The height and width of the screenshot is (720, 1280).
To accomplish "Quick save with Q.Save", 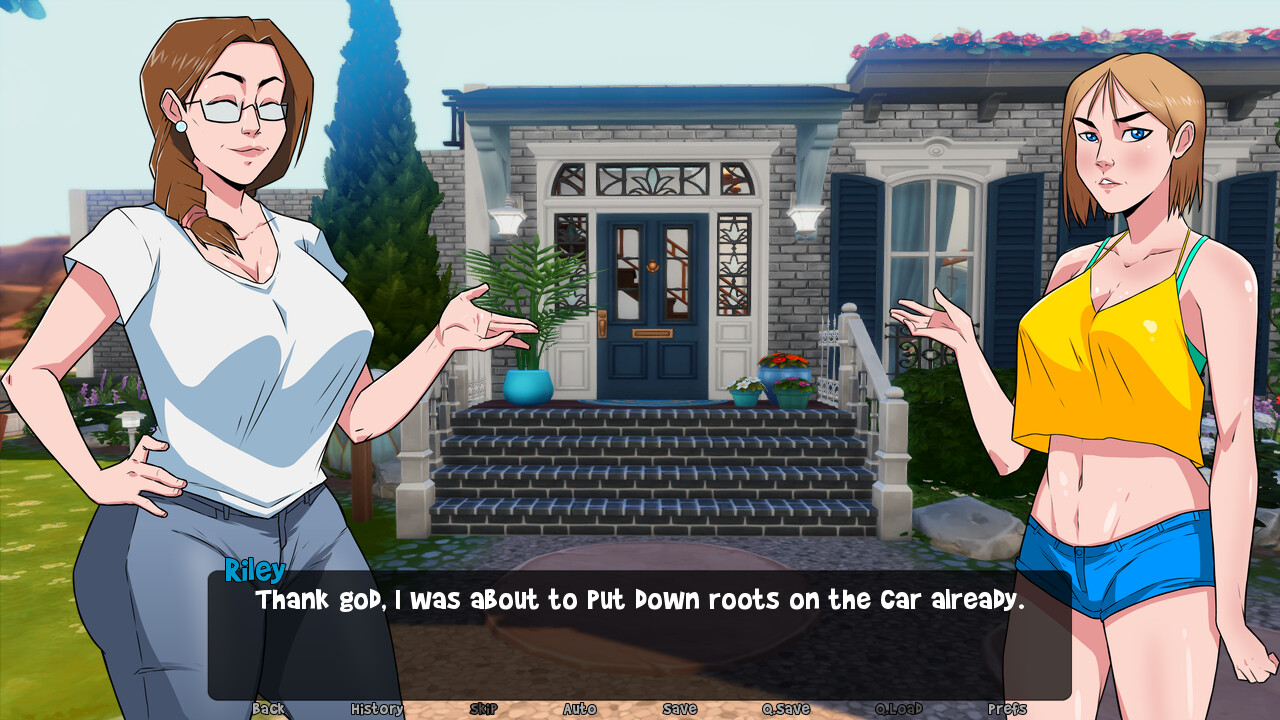I will (x=786, y=709).
